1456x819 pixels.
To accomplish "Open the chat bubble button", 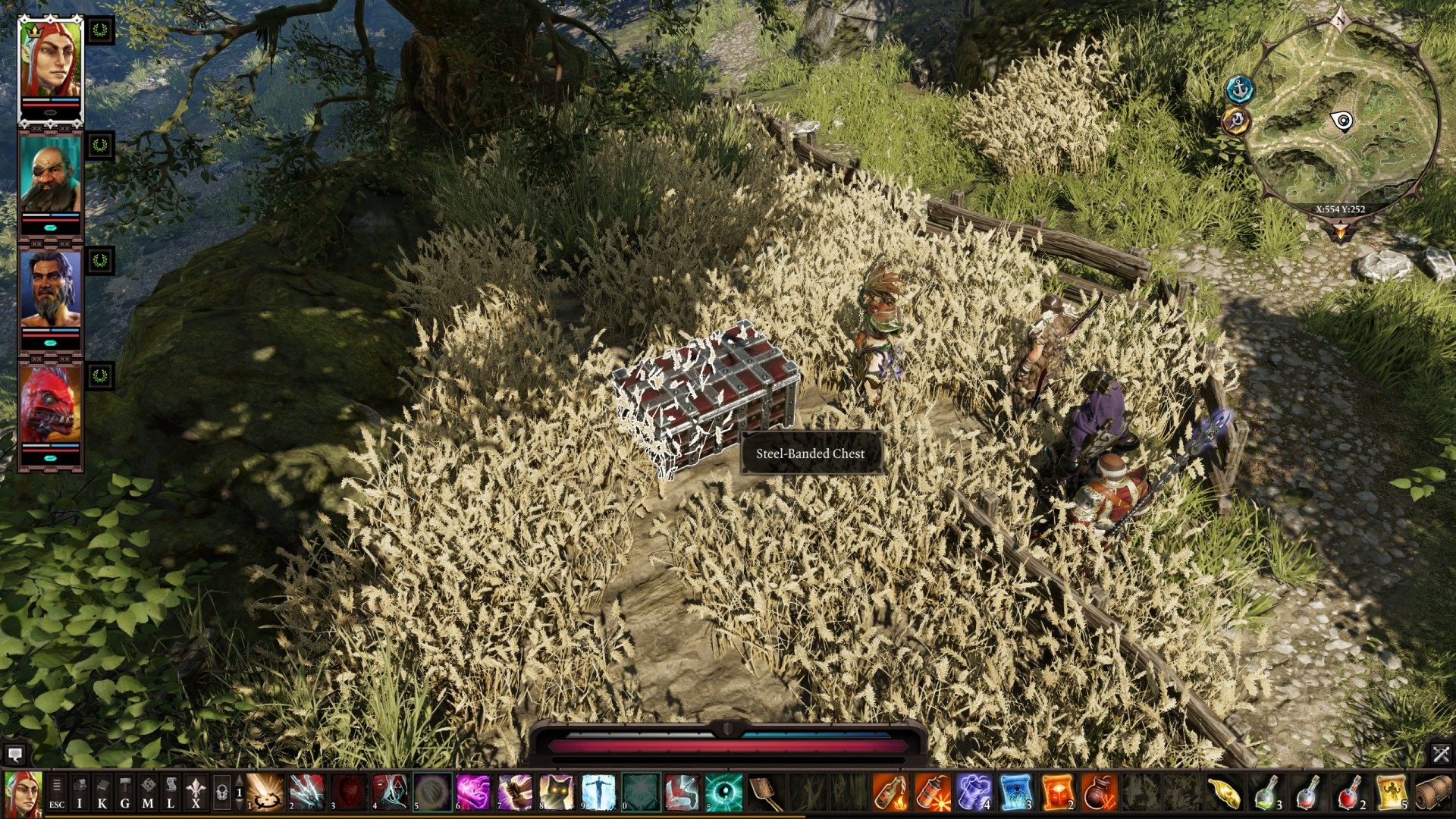I will [14, 755].
